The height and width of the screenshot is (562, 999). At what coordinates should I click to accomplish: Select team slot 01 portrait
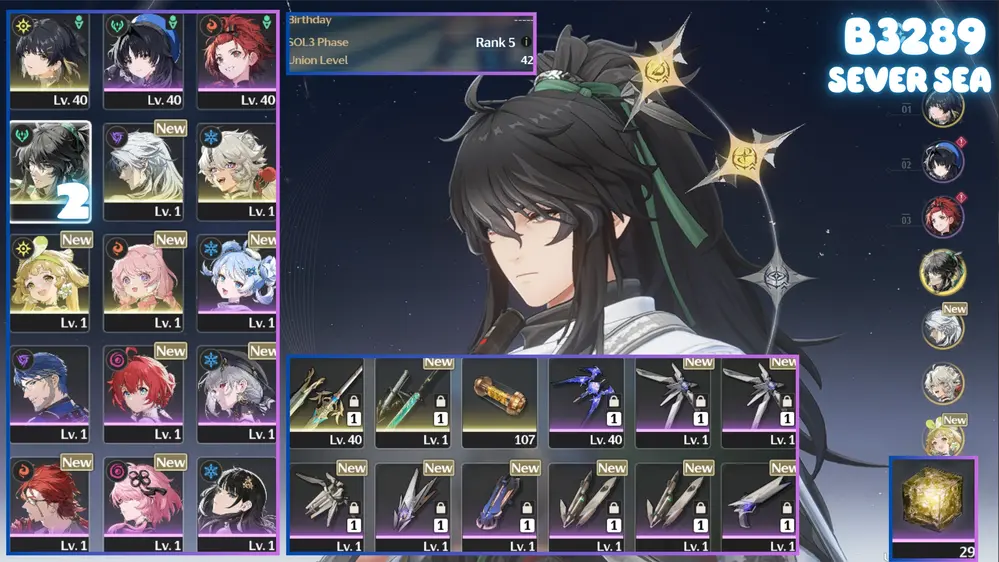(942, 108)
